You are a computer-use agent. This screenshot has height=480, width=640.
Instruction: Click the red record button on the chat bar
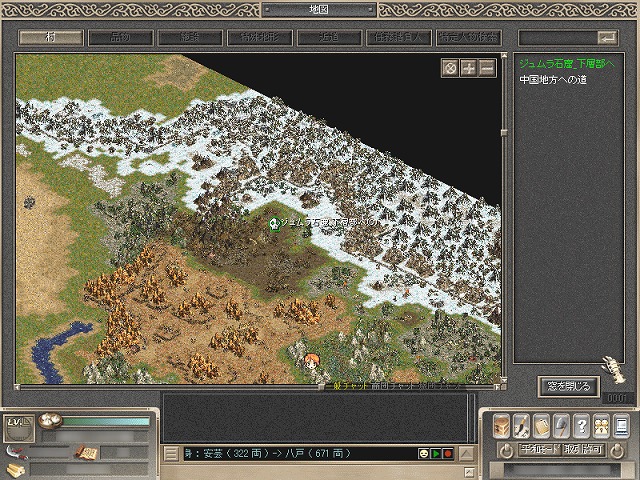[x=448, y=454]
